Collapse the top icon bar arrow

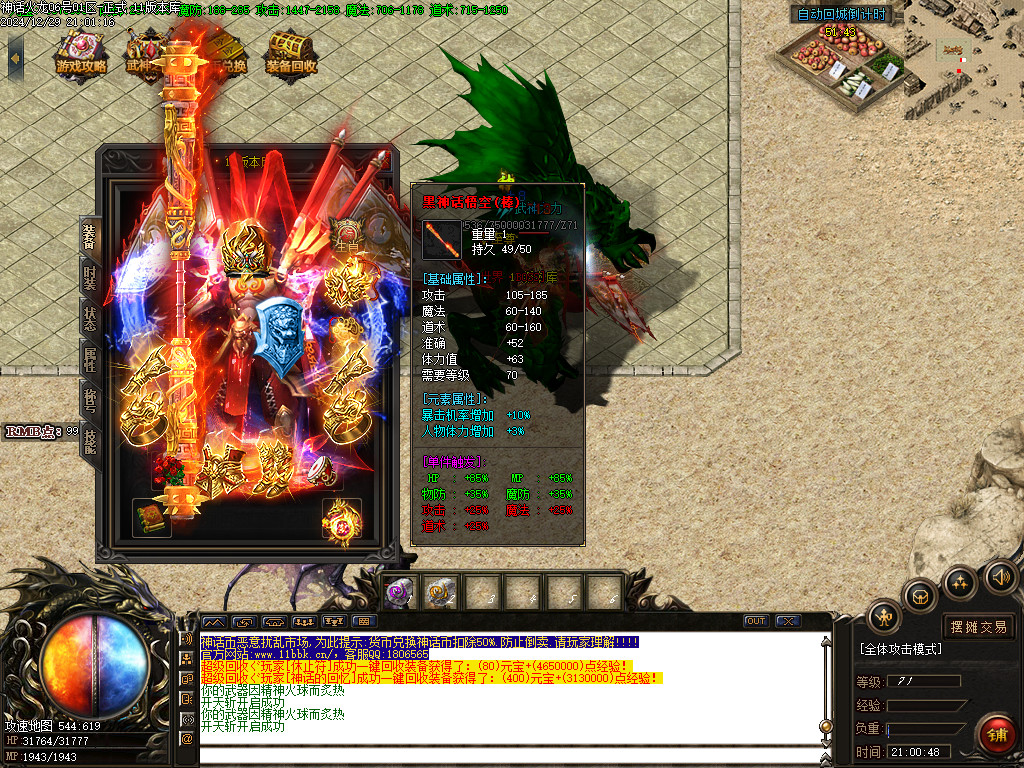pyautogui.click(x=15, y=58)
